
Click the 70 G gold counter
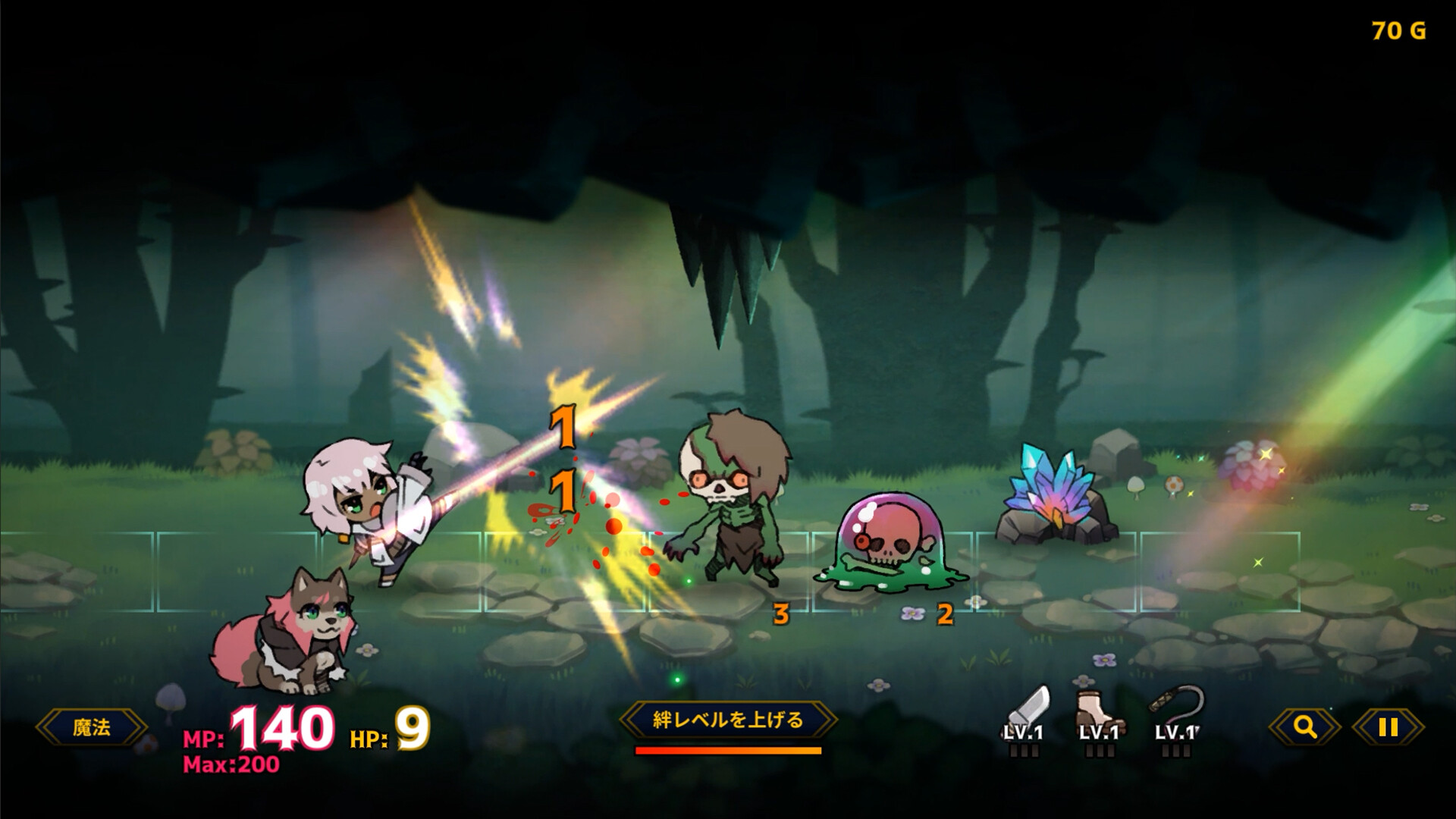(x=1398, y=32)
